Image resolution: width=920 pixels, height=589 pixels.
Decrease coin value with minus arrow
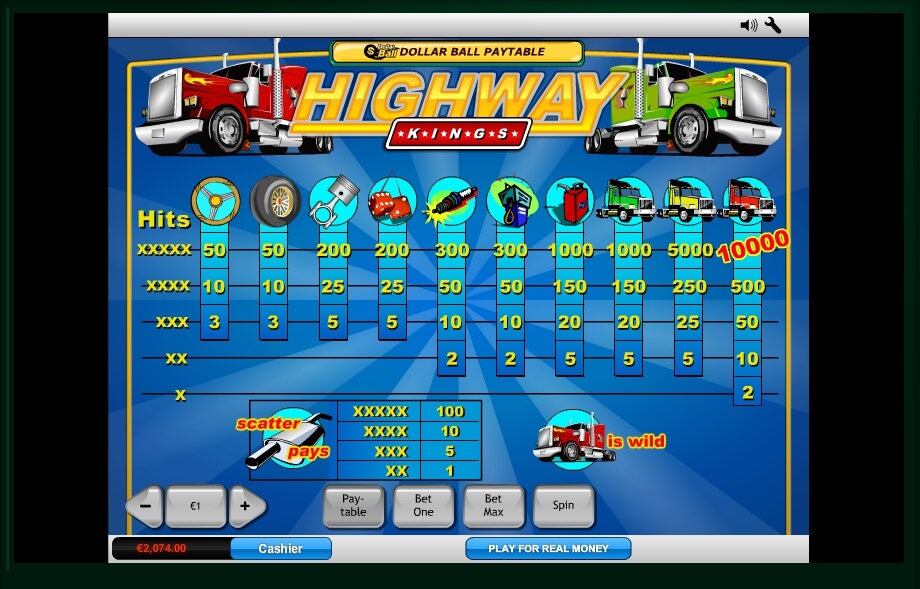[x=146, y=506]
